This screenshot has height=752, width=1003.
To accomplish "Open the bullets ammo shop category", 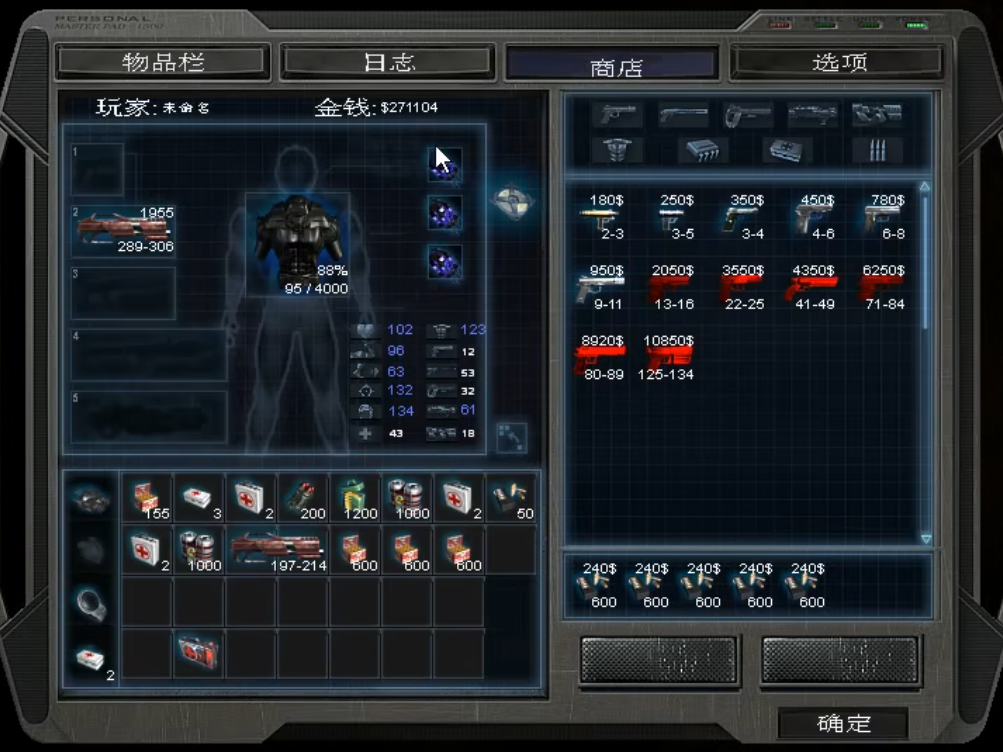I will (x=877, y=150).
